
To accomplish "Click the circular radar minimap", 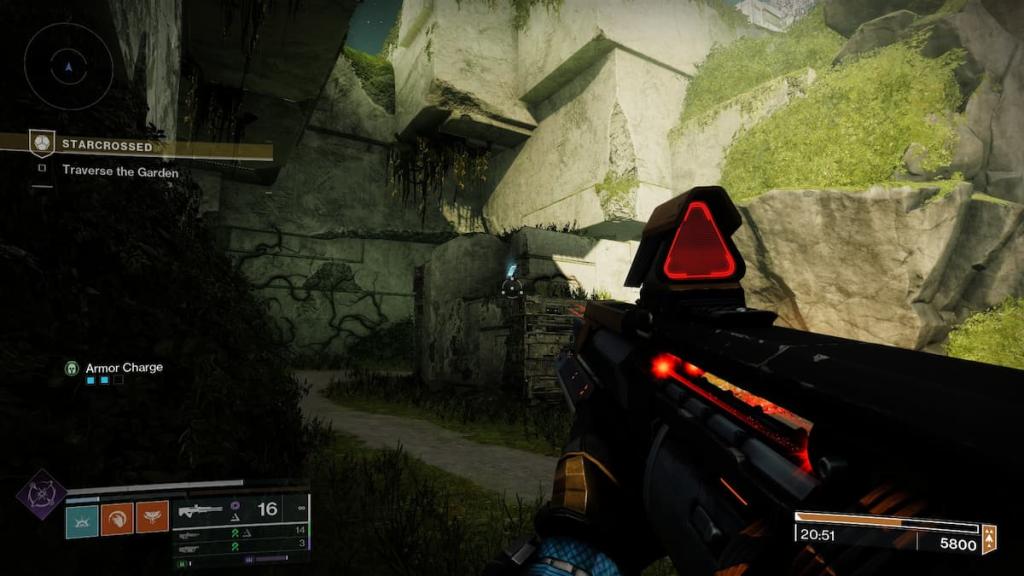I will pyautogui.click(x=68, y=66).
